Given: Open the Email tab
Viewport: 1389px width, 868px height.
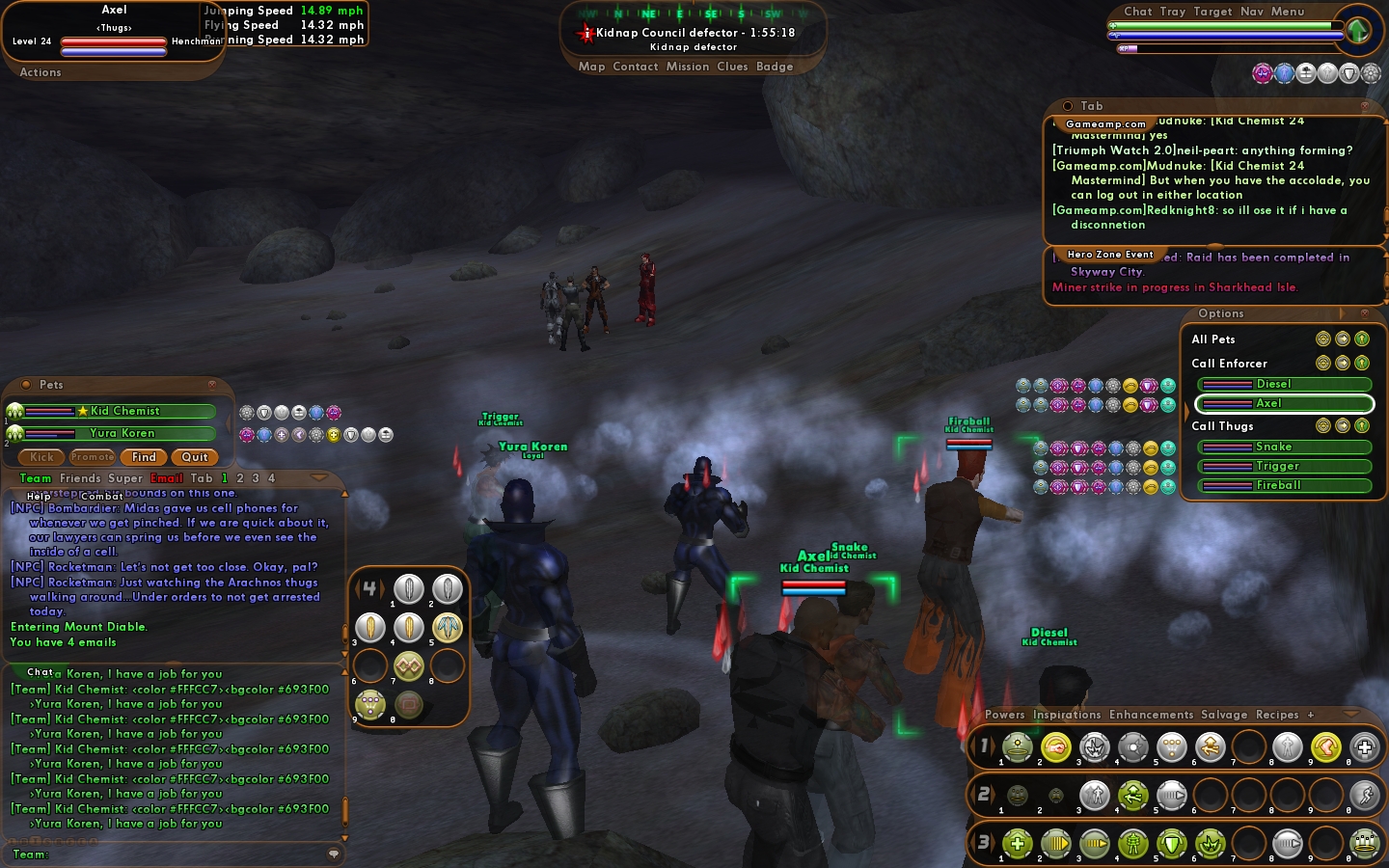Looking at the screenshot, I should (166, 478).
